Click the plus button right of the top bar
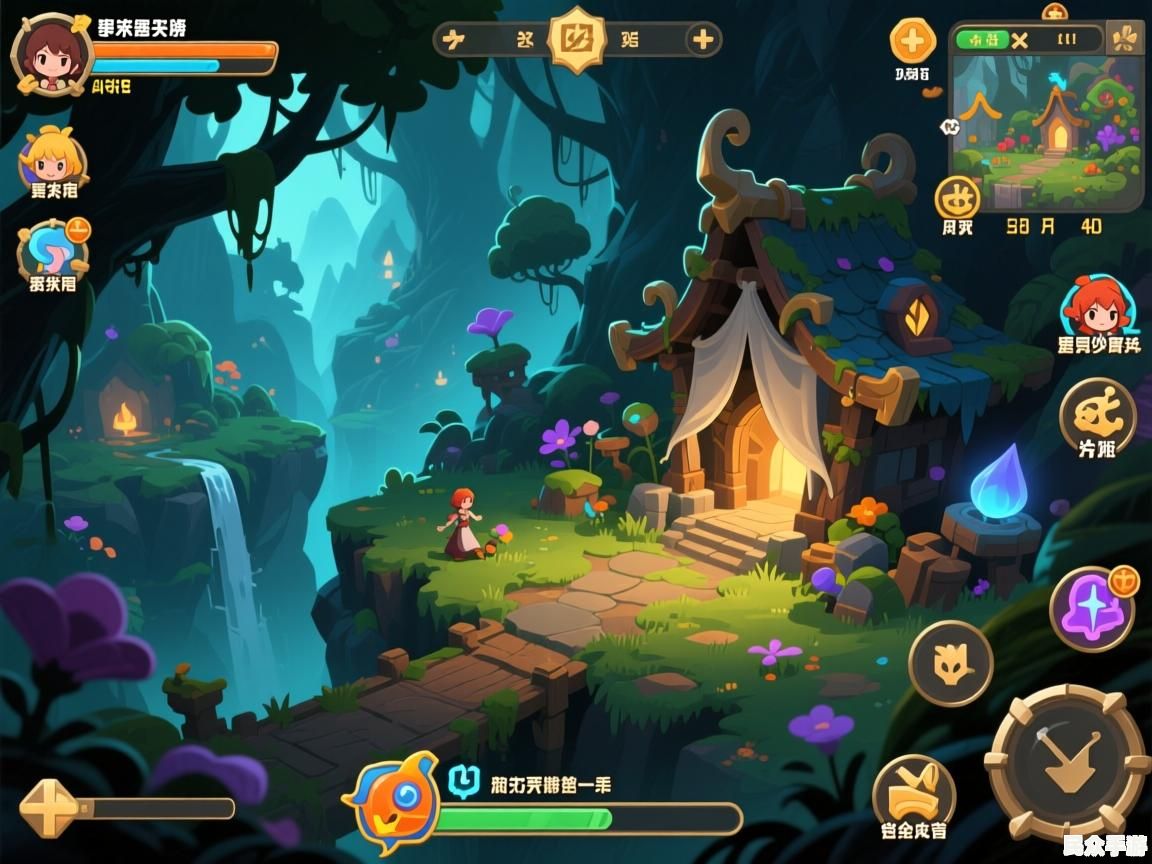The image size is (1152, 864). (703, 40)
